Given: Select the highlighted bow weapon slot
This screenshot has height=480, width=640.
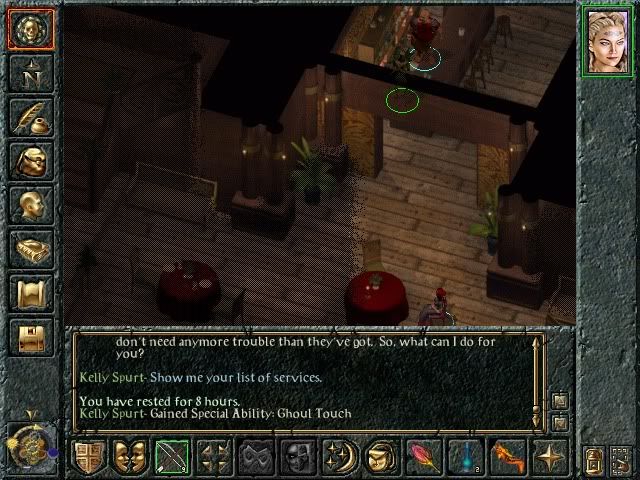Looking at the screenshot, I should (x=172, y=457).
